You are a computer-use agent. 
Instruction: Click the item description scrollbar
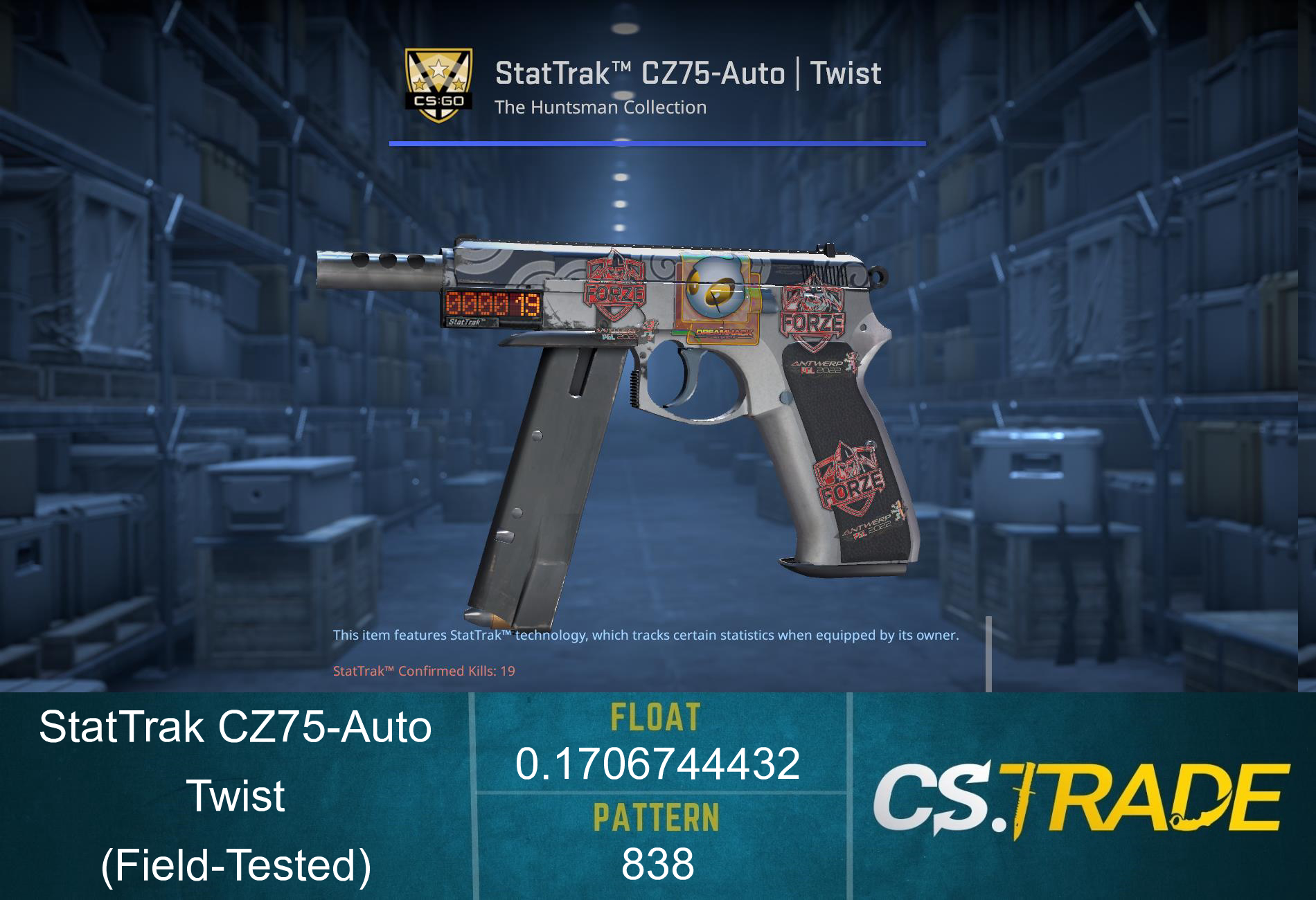(x=988, y=654)
